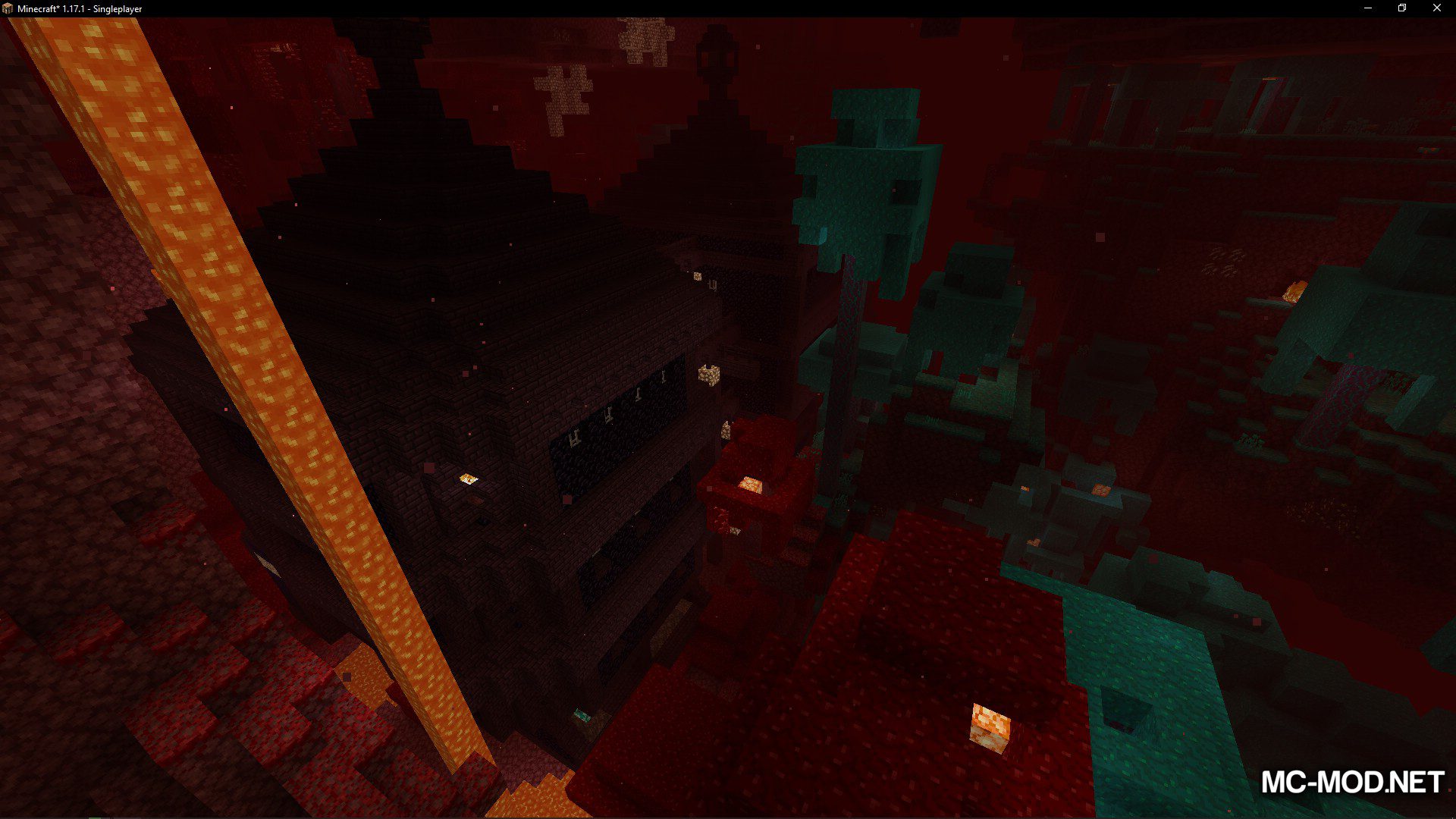
Task: Close the Minecraft window
Action: tap(1436, 8)
